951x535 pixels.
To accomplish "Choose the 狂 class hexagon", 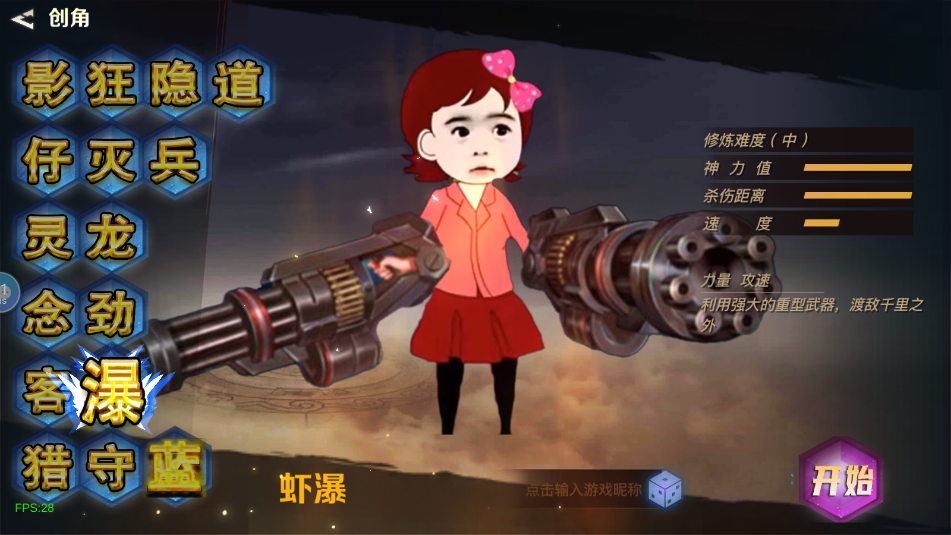I will pyautogui.click(x=111, y=84).
